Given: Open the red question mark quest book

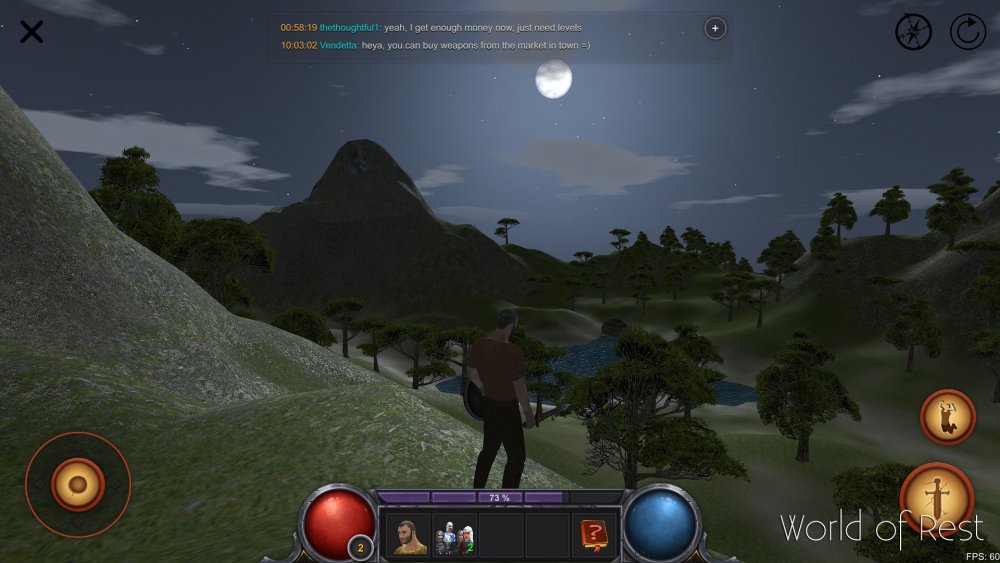Looking at the screenshot, I should point(594,536).
